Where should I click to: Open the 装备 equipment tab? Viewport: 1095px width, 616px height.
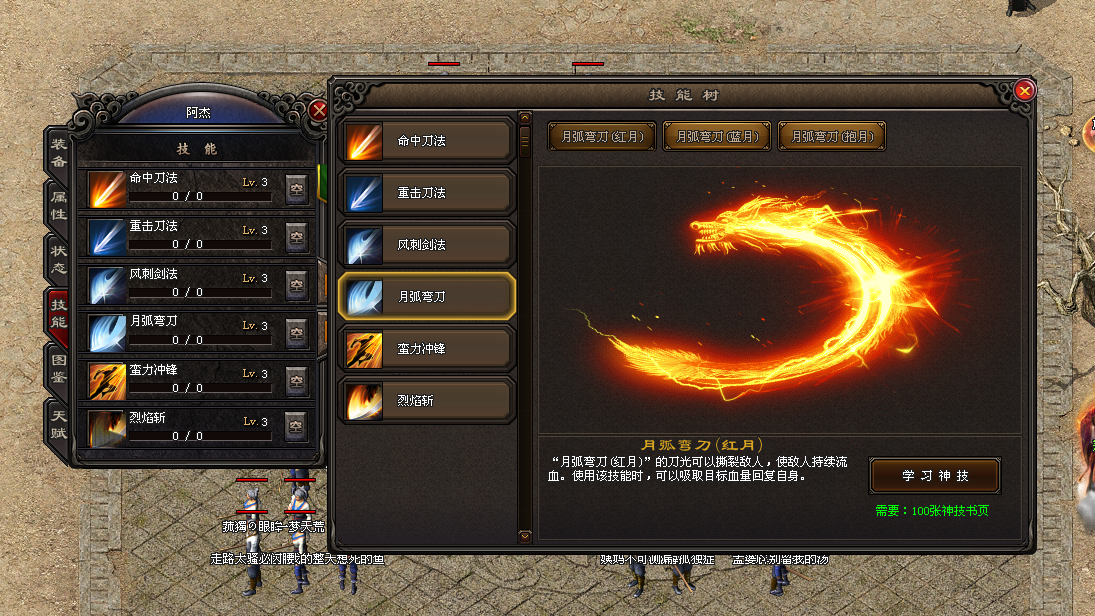point(59,152)
